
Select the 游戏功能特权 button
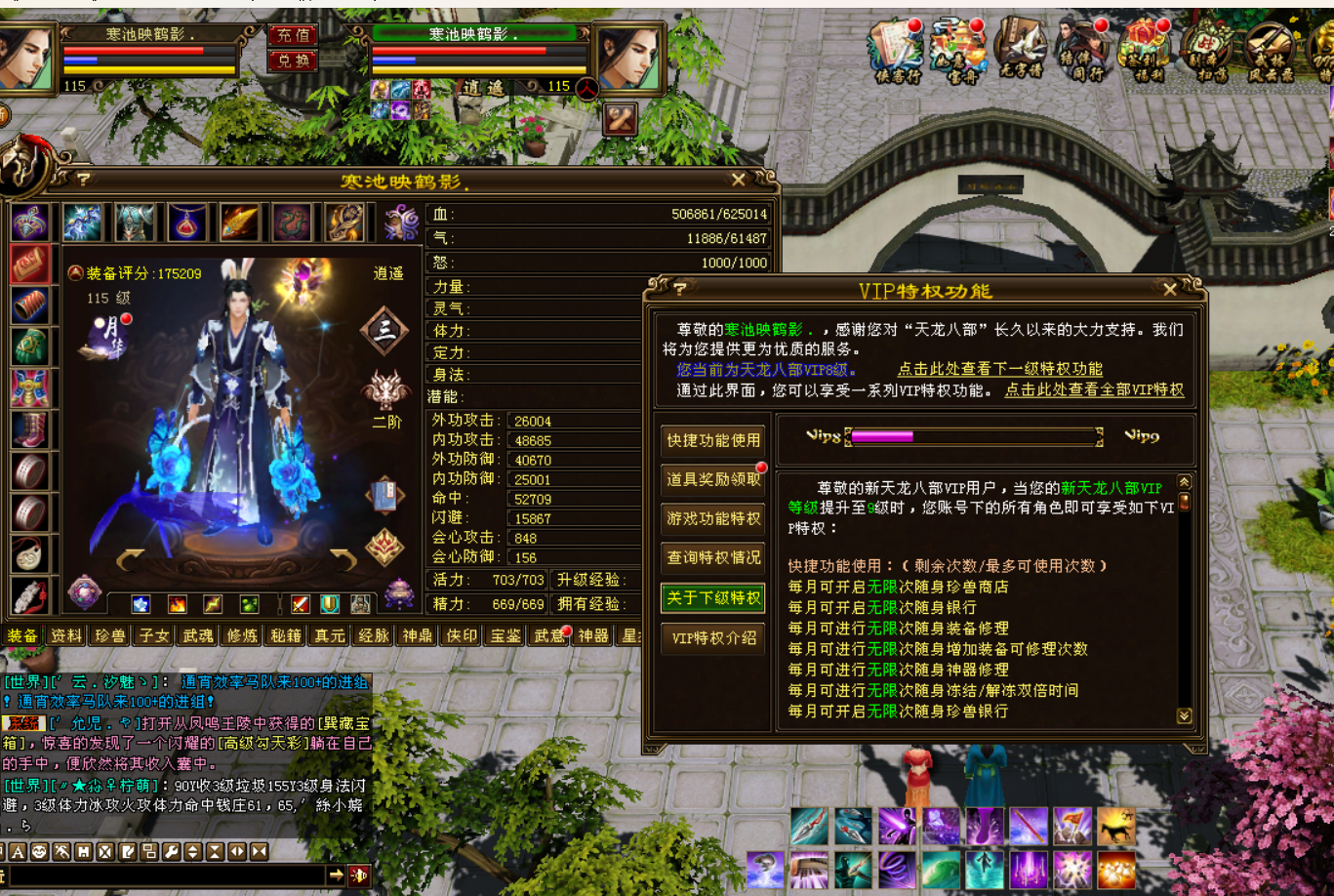[713, 518]
